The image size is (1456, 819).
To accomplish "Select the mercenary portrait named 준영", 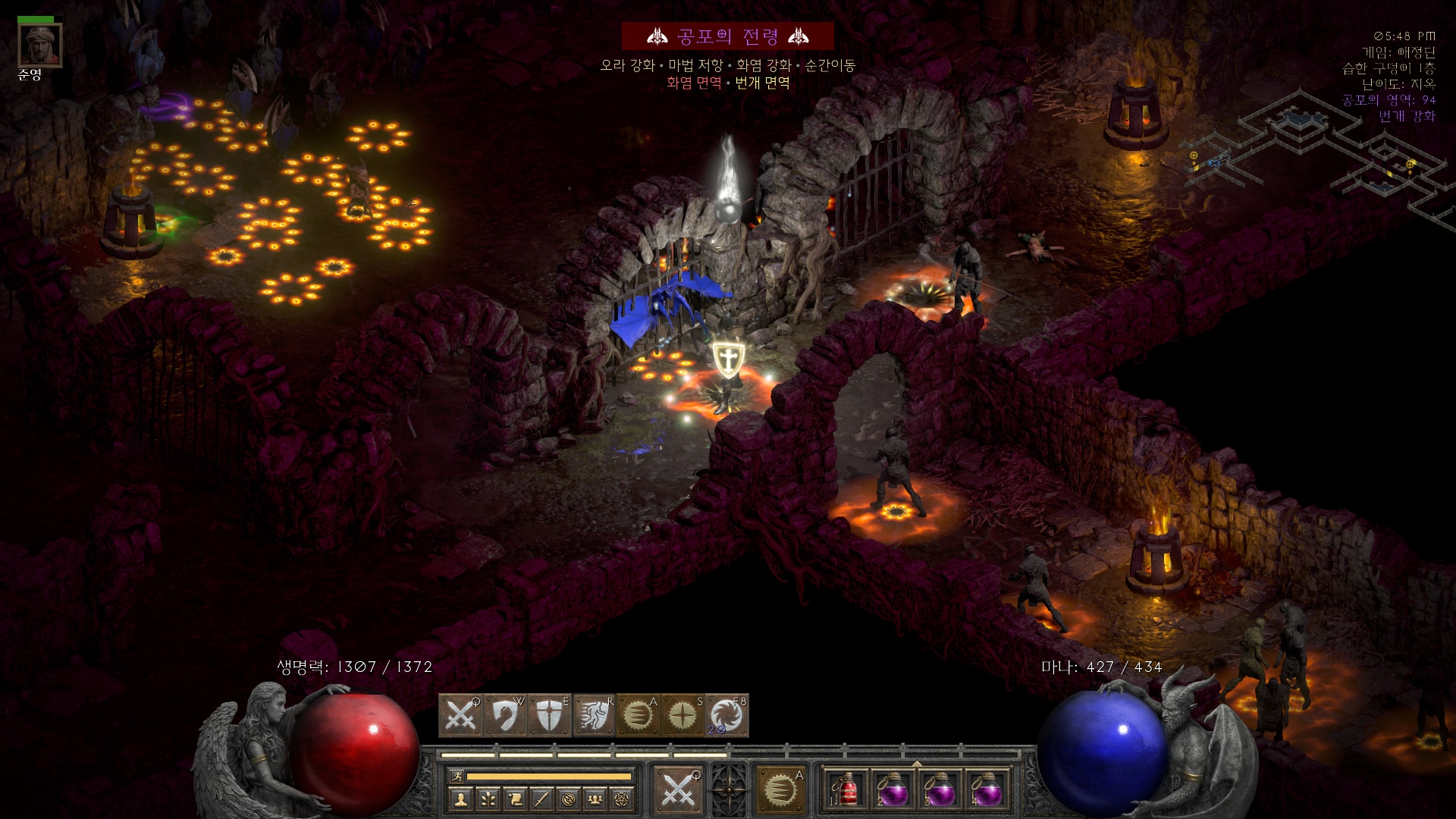I will (39, 45).
